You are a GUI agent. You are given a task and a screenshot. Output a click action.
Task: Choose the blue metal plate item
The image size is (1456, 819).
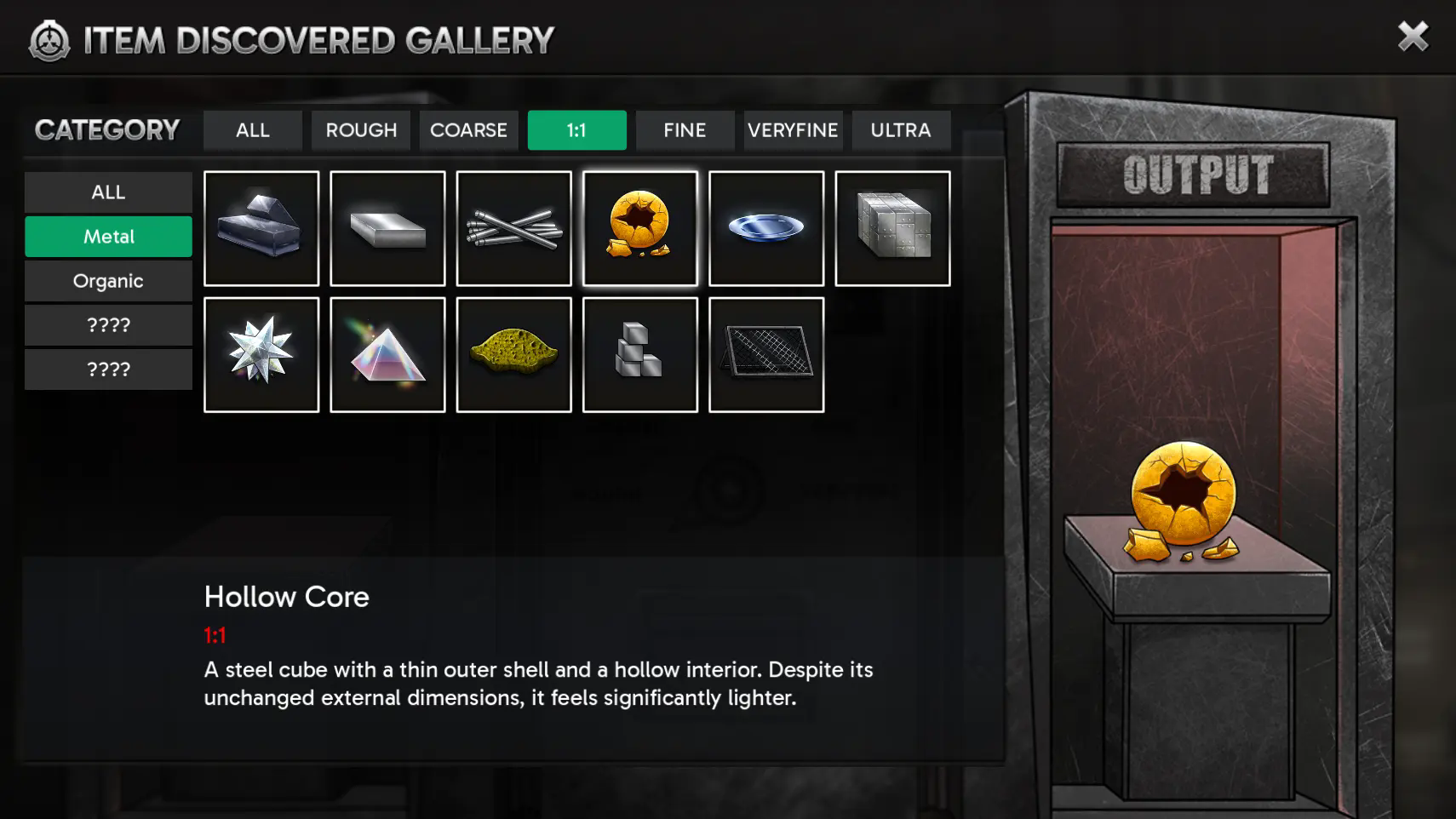[765, 228]
